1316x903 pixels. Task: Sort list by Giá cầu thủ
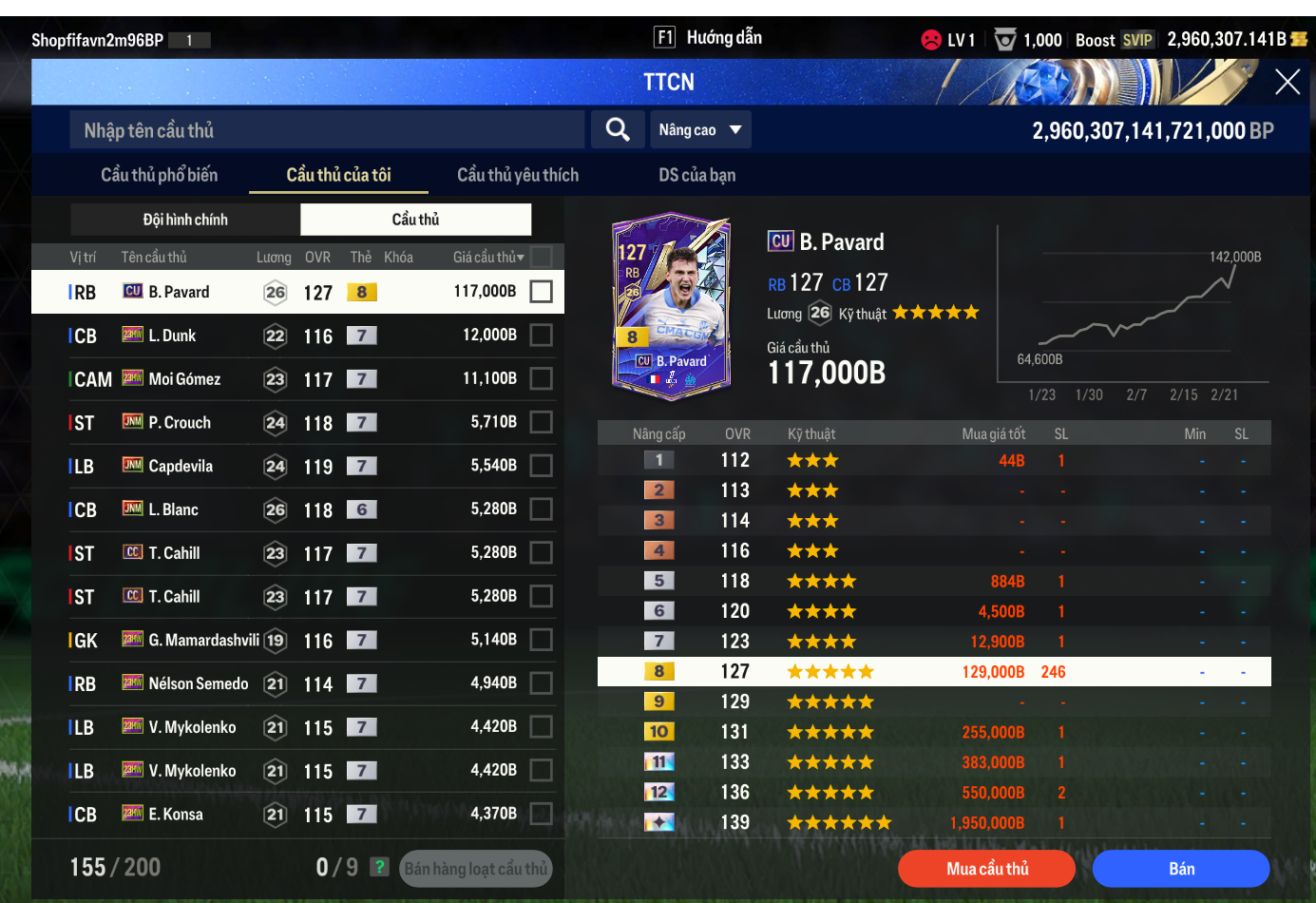[x=487, y=258]
